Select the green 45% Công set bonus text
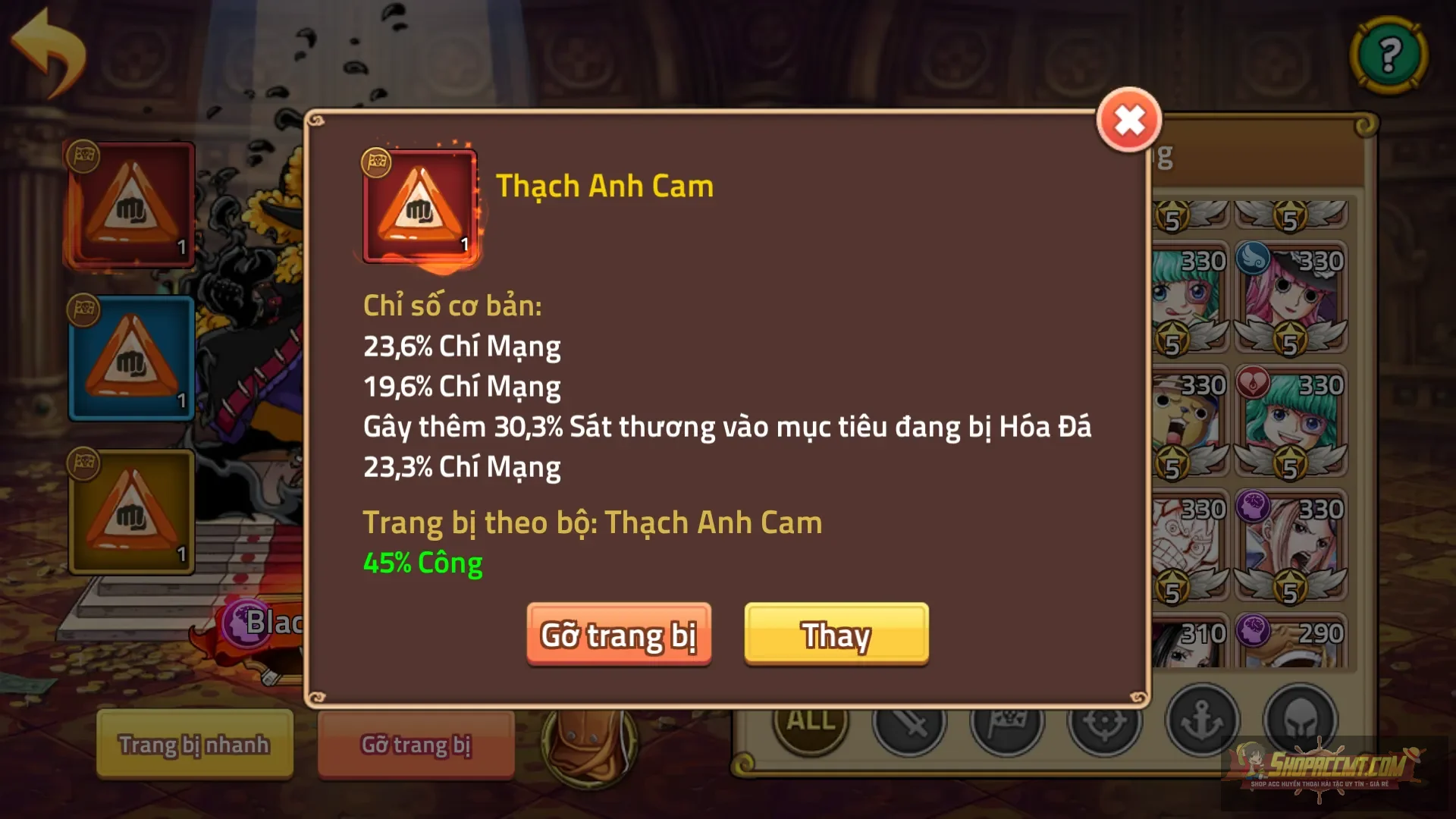This screenshot has width=1456, height=819. pos(423,562)
